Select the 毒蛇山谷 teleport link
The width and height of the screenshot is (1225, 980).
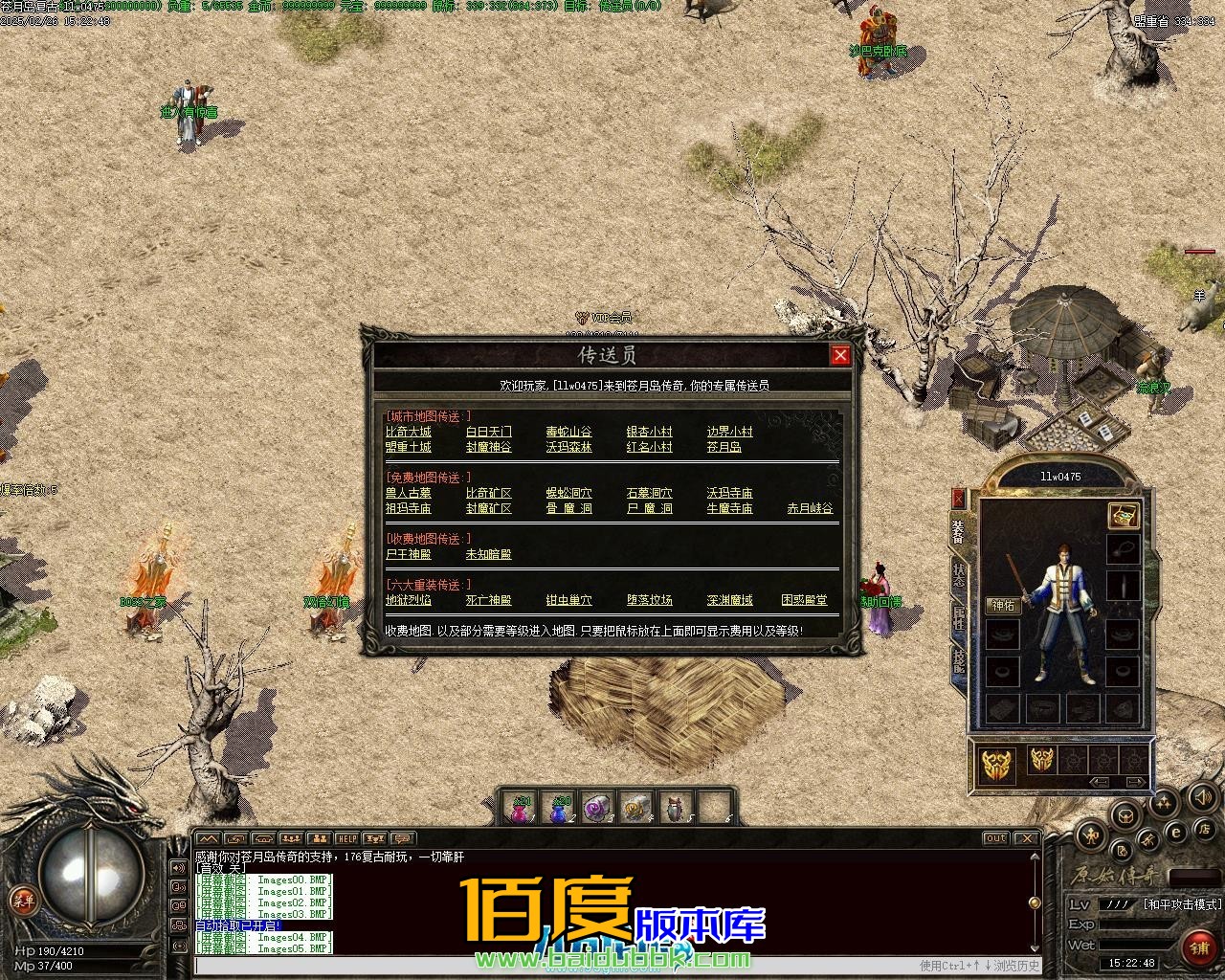[568, 432]
